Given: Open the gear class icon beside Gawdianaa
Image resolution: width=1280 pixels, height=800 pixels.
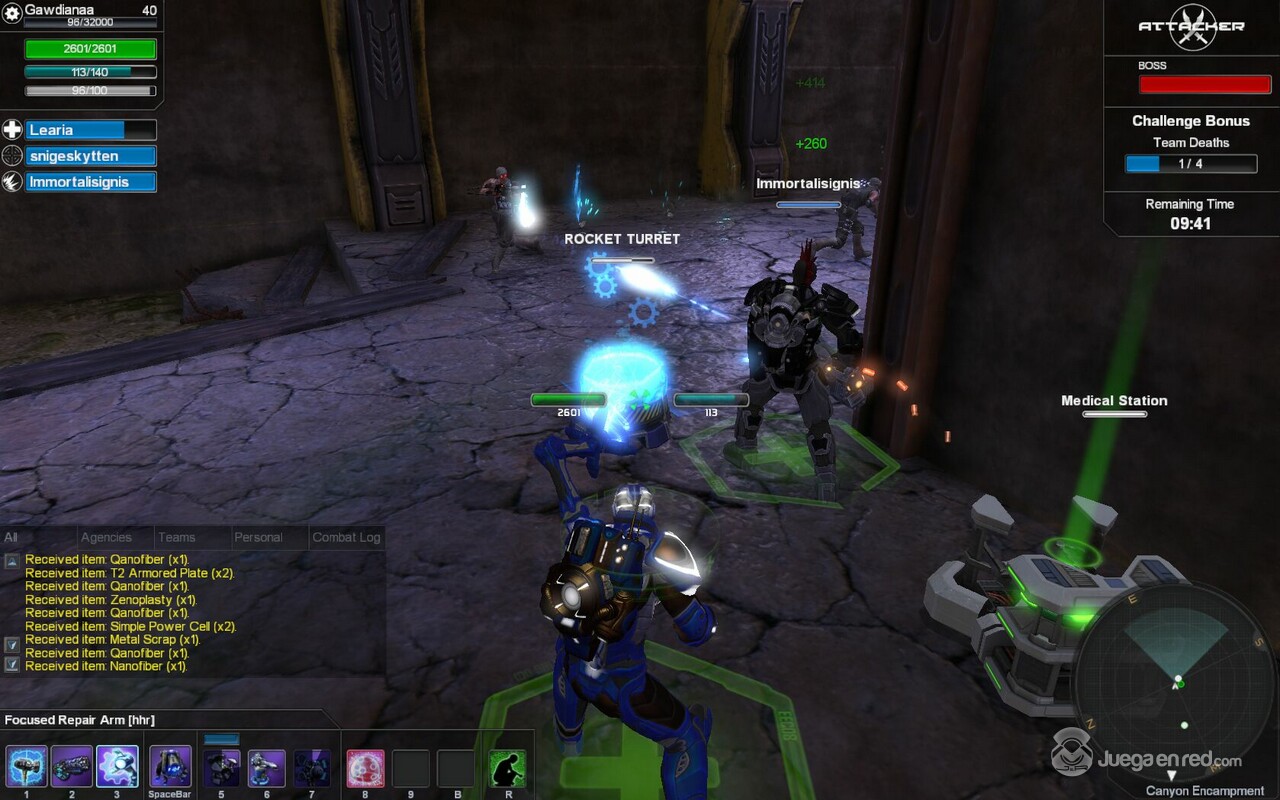Looking at the screenshot, I should 12,12.
